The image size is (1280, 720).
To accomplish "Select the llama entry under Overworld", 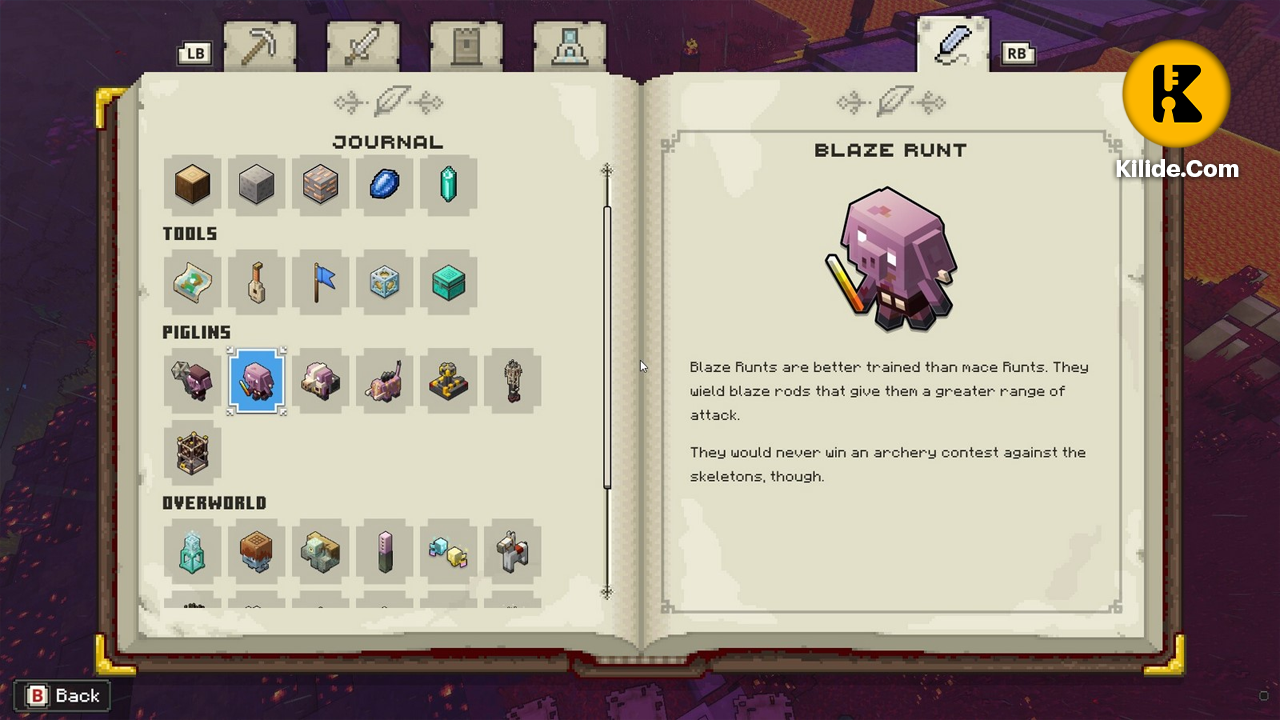I will (x=512, y=551).
